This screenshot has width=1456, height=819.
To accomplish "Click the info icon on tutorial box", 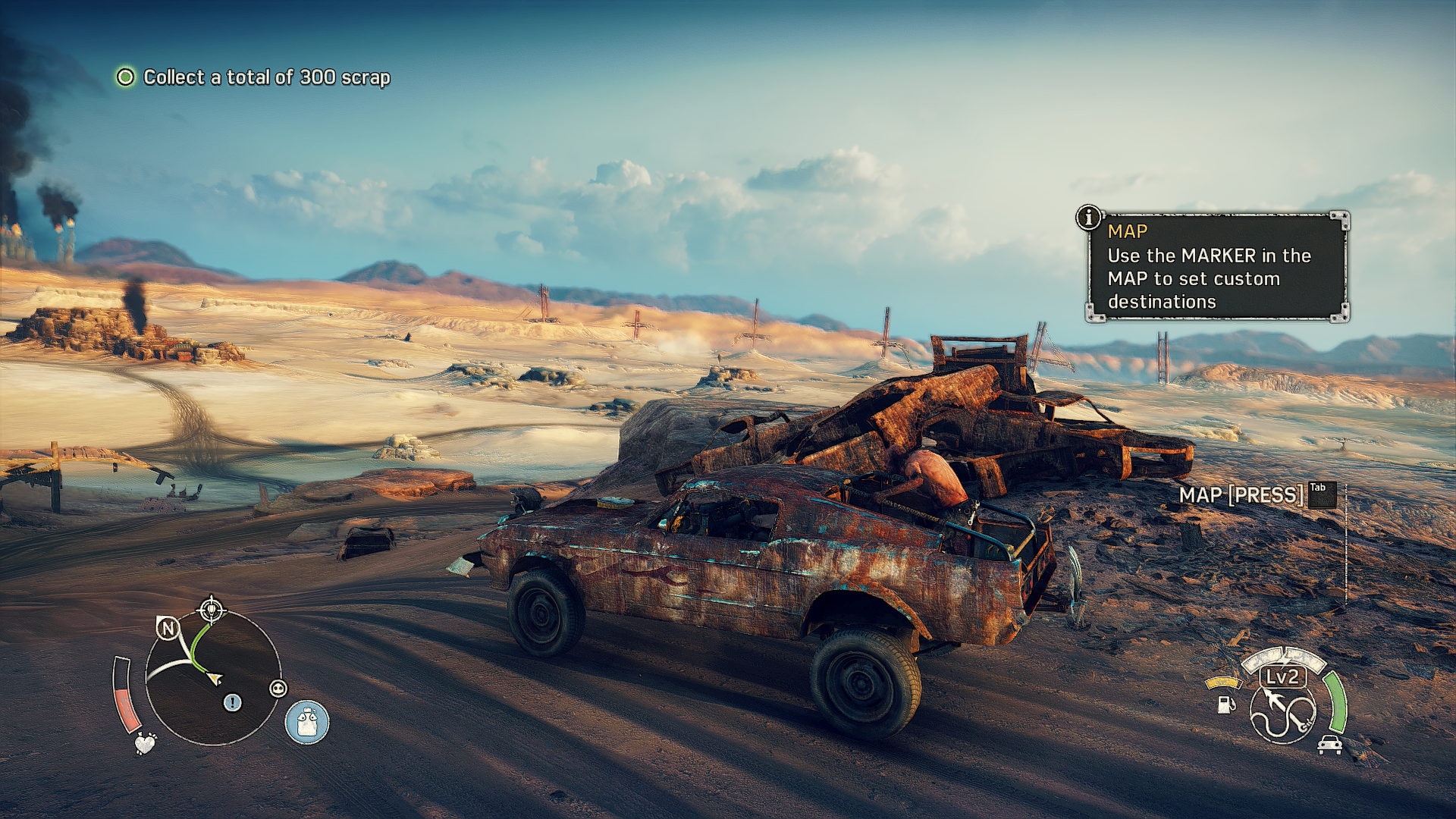I will pyautogui.click(x=1089, y=218).
